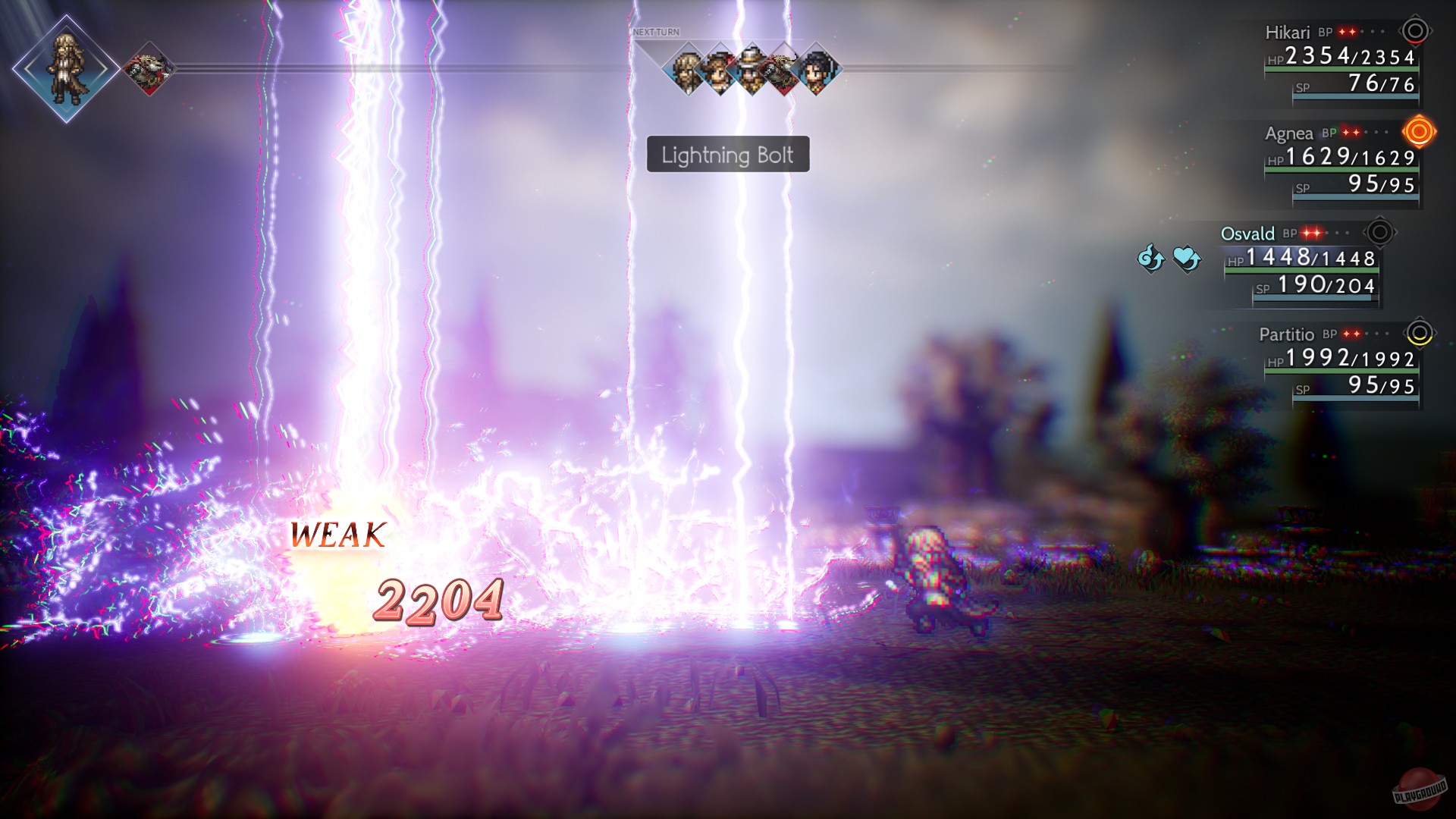The height and width of the screenshot is (819, 1456).
Task: Click Osvald's HP regeneration heart icon
Action: [x=1186, y=259]
